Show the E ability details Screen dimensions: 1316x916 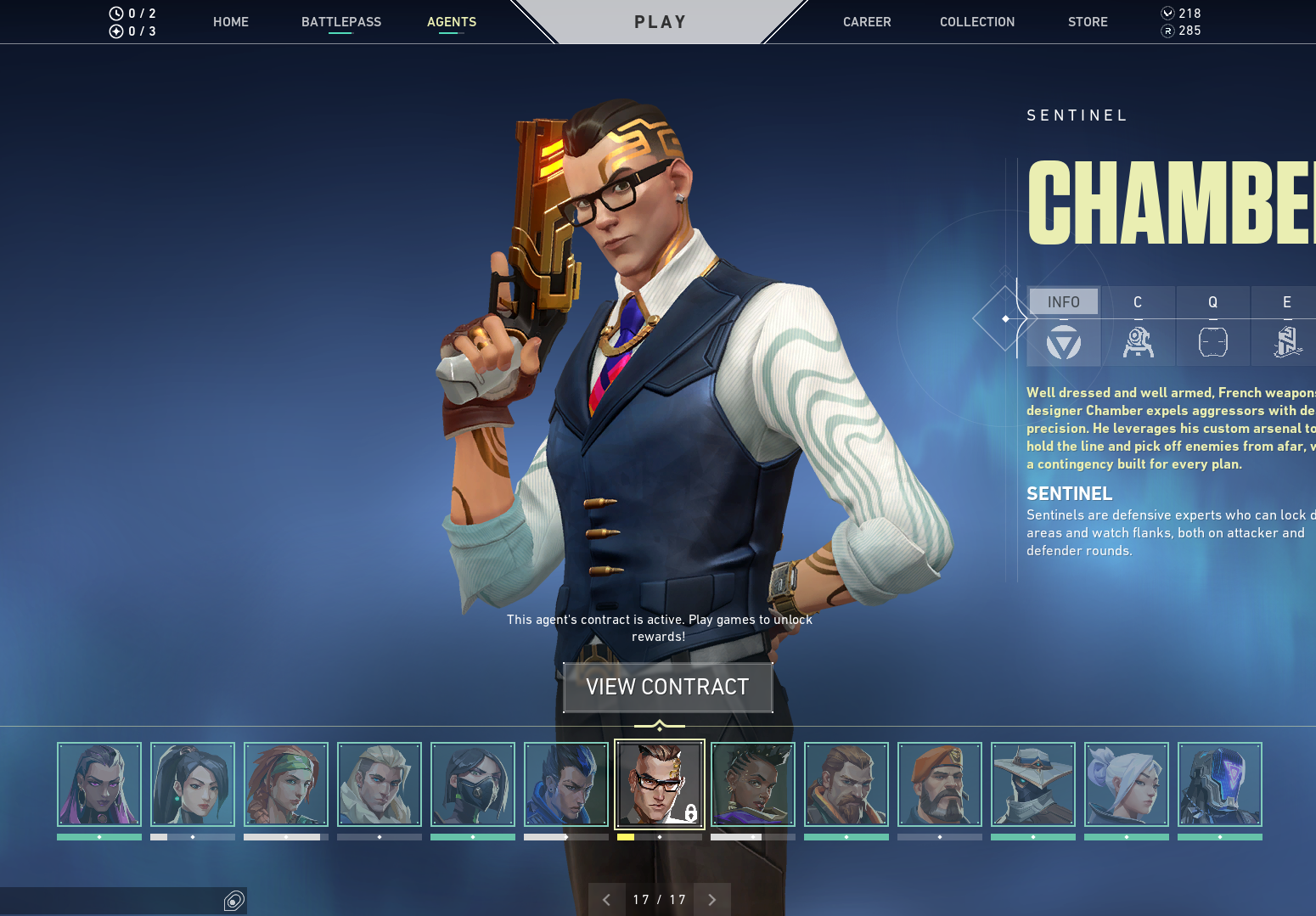[1286, 327]
